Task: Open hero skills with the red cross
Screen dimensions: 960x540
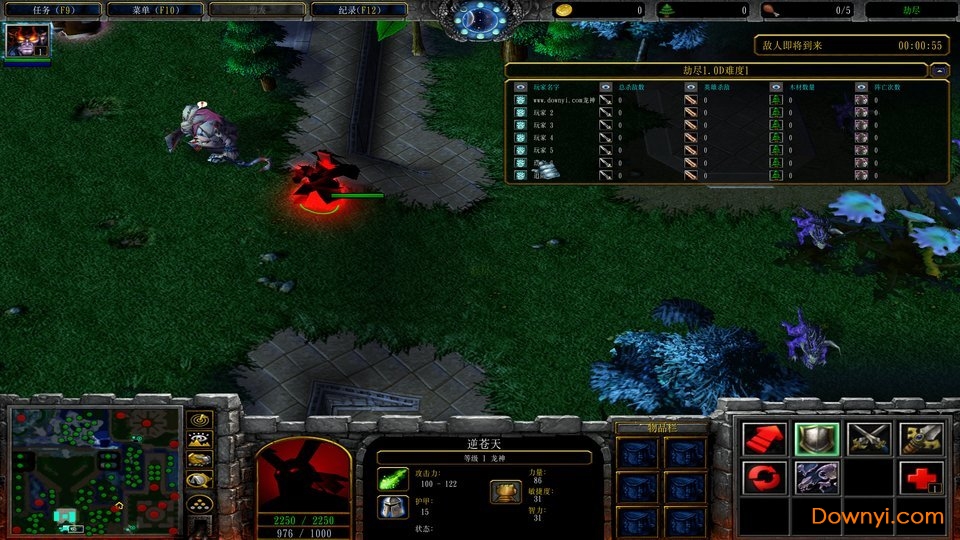Action: tap(921, 477)
